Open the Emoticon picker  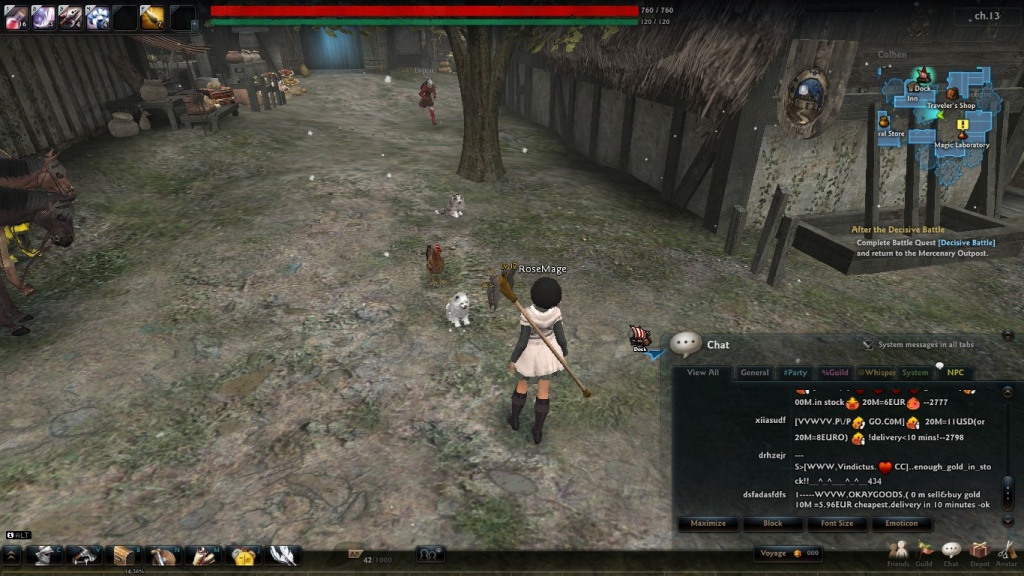(901, 523)
